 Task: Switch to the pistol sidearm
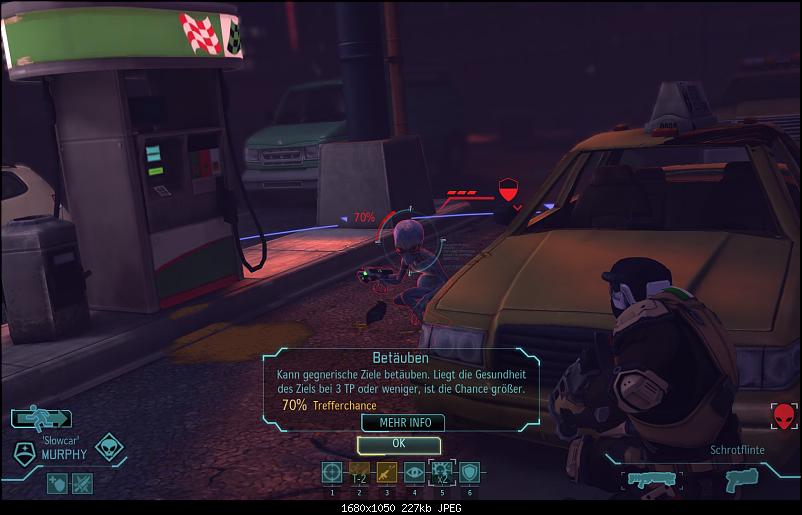click(742, 480)
